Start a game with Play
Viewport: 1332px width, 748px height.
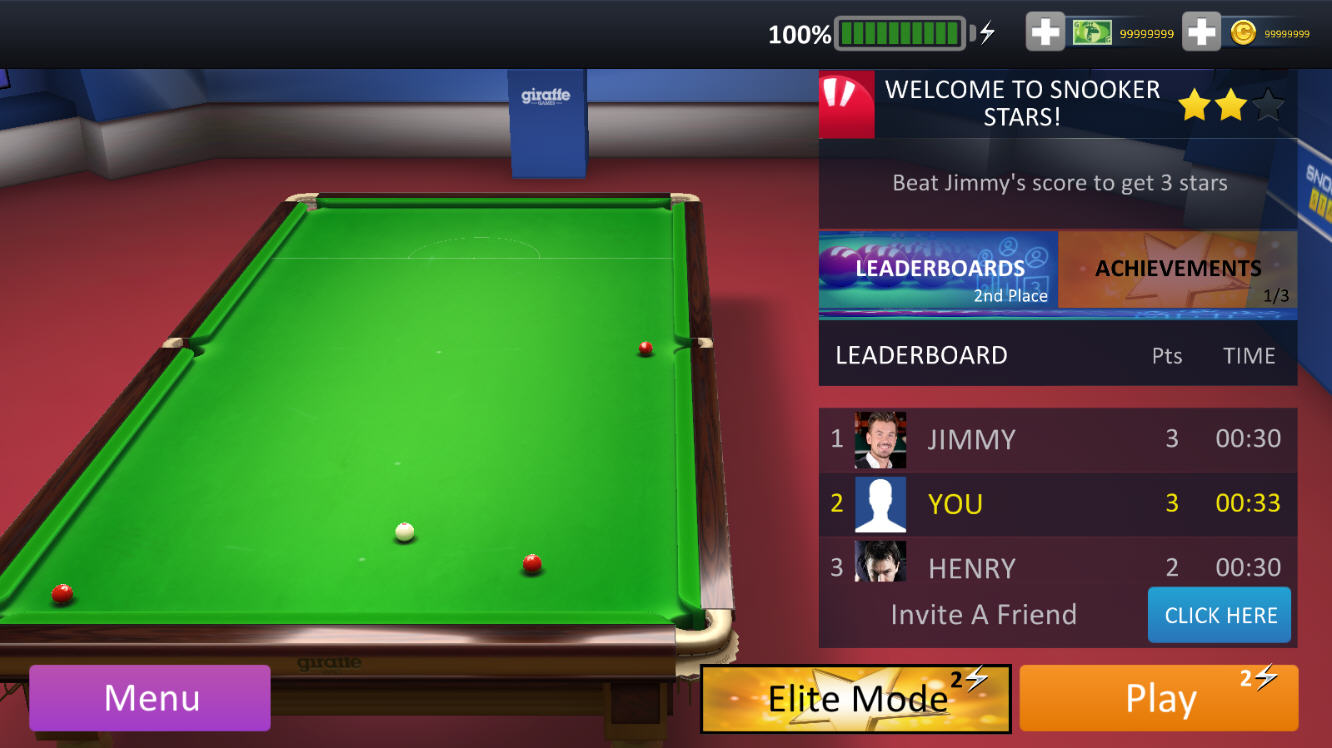tap(1159, 697)
